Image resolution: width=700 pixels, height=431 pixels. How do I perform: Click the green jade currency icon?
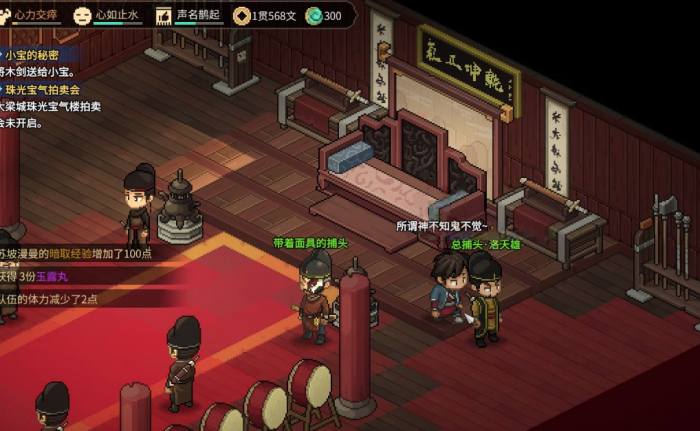point(313,15)
